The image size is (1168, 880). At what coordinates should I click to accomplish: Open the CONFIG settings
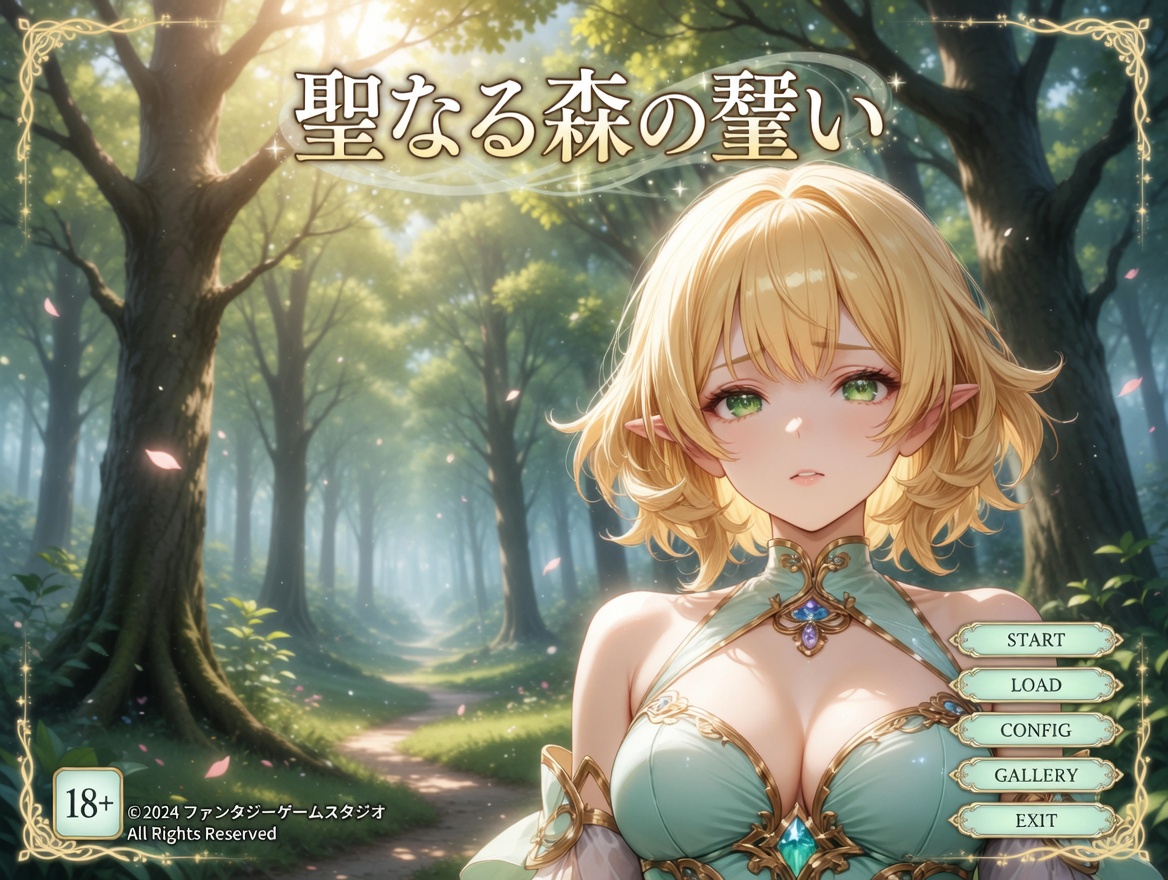[x=1035, y=730]
